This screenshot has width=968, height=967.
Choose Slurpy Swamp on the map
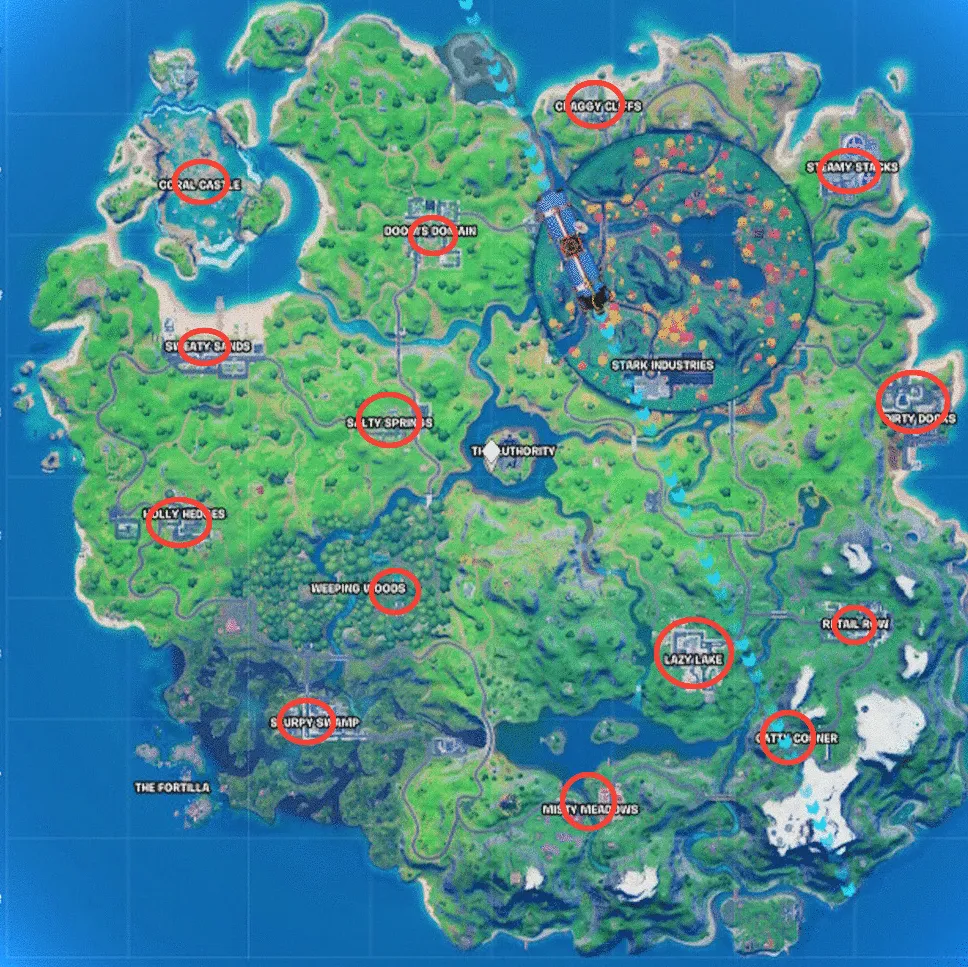(313, 722)
